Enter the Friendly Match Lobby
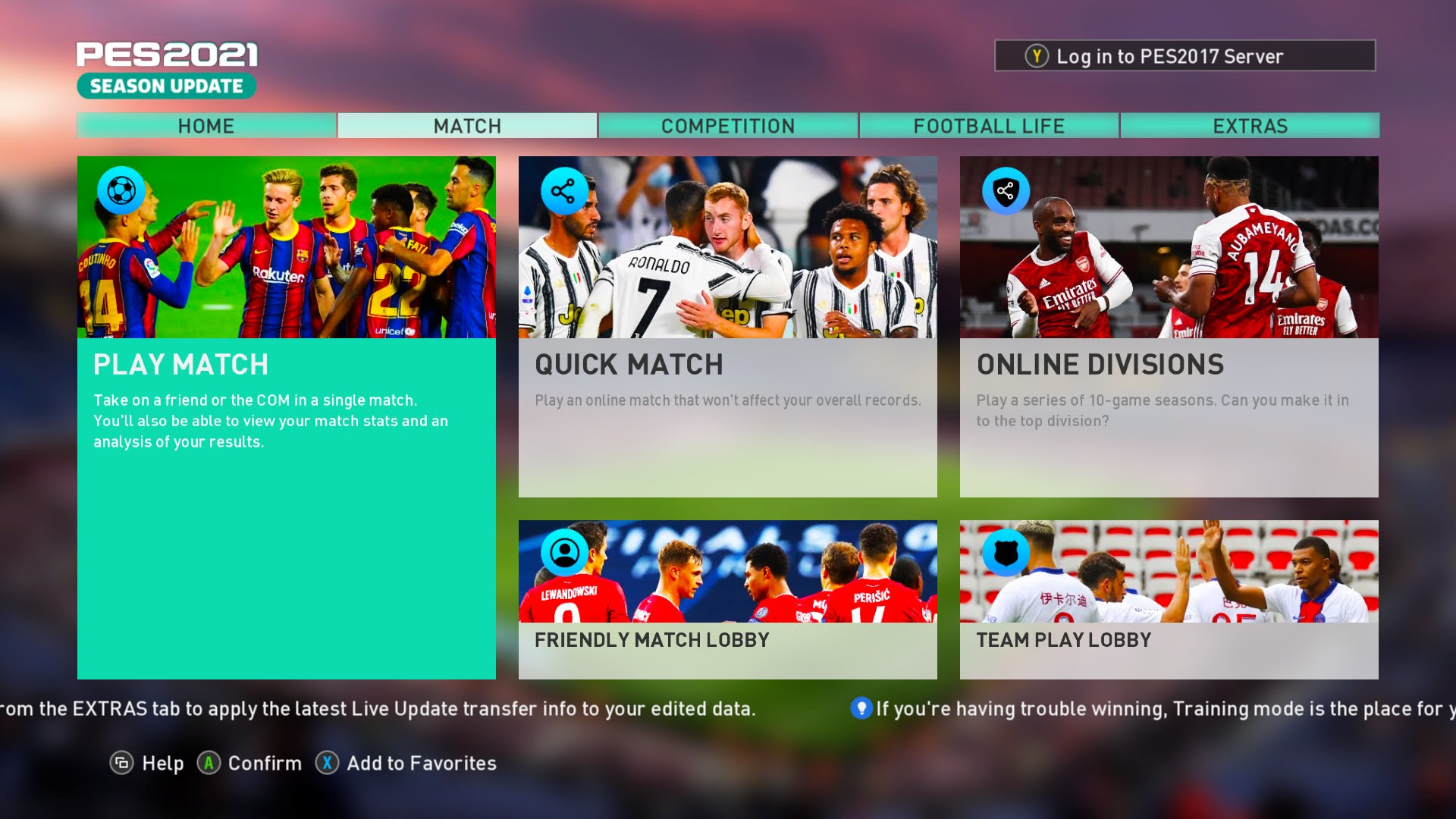1456x819 pixels. 727,599
